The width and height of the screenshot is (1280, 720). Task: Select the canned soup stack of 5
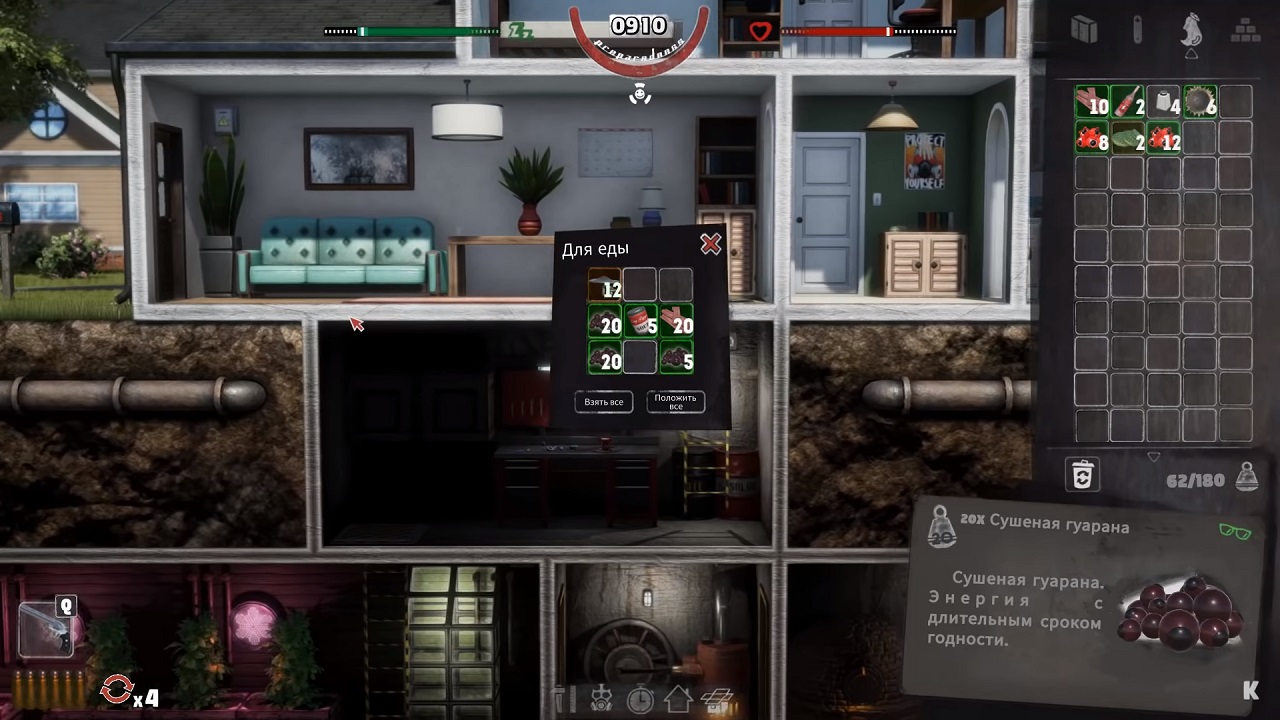coord(640,321)
